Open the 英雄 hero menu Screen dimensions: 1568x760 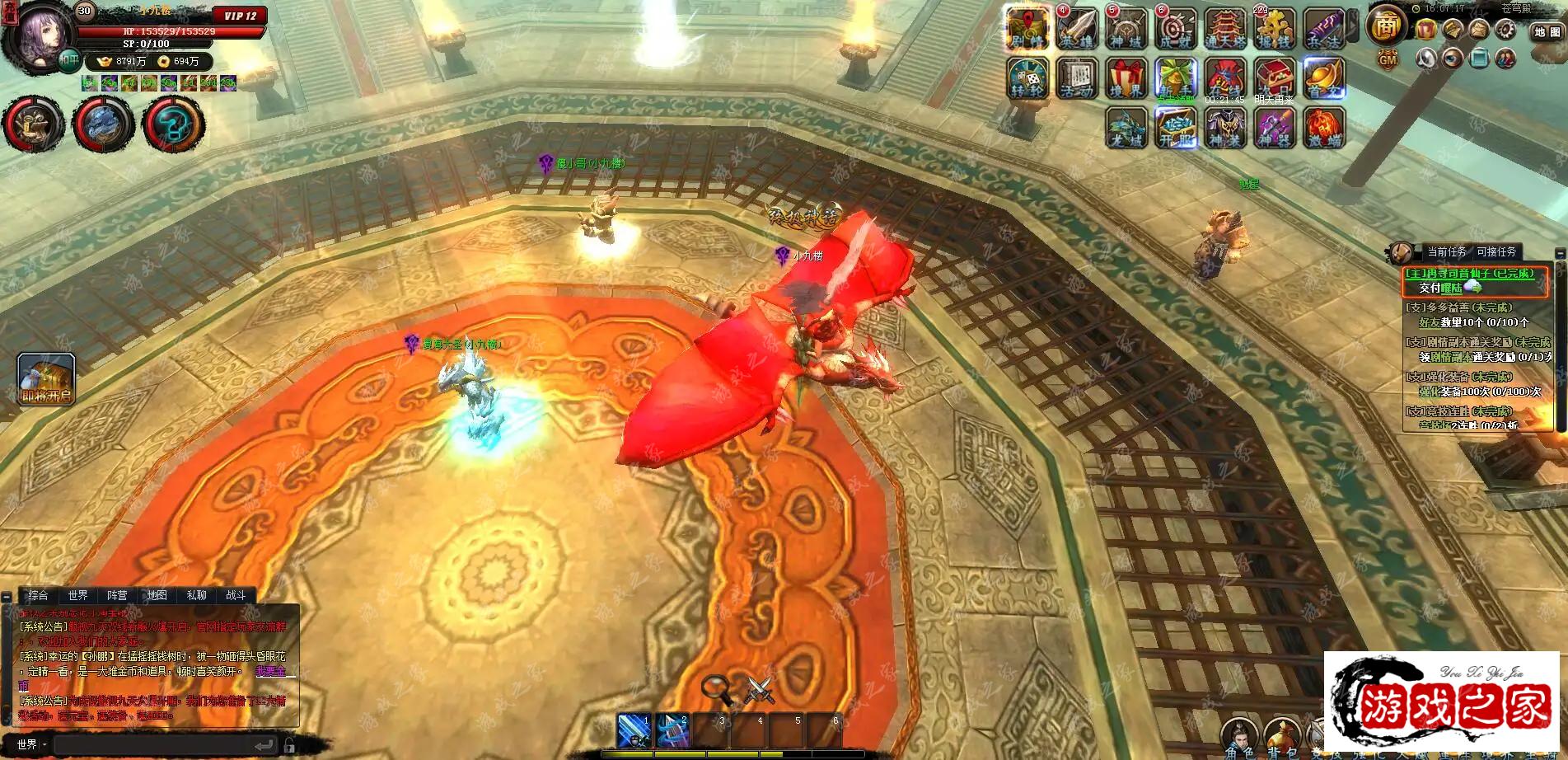coord(1077,29)
